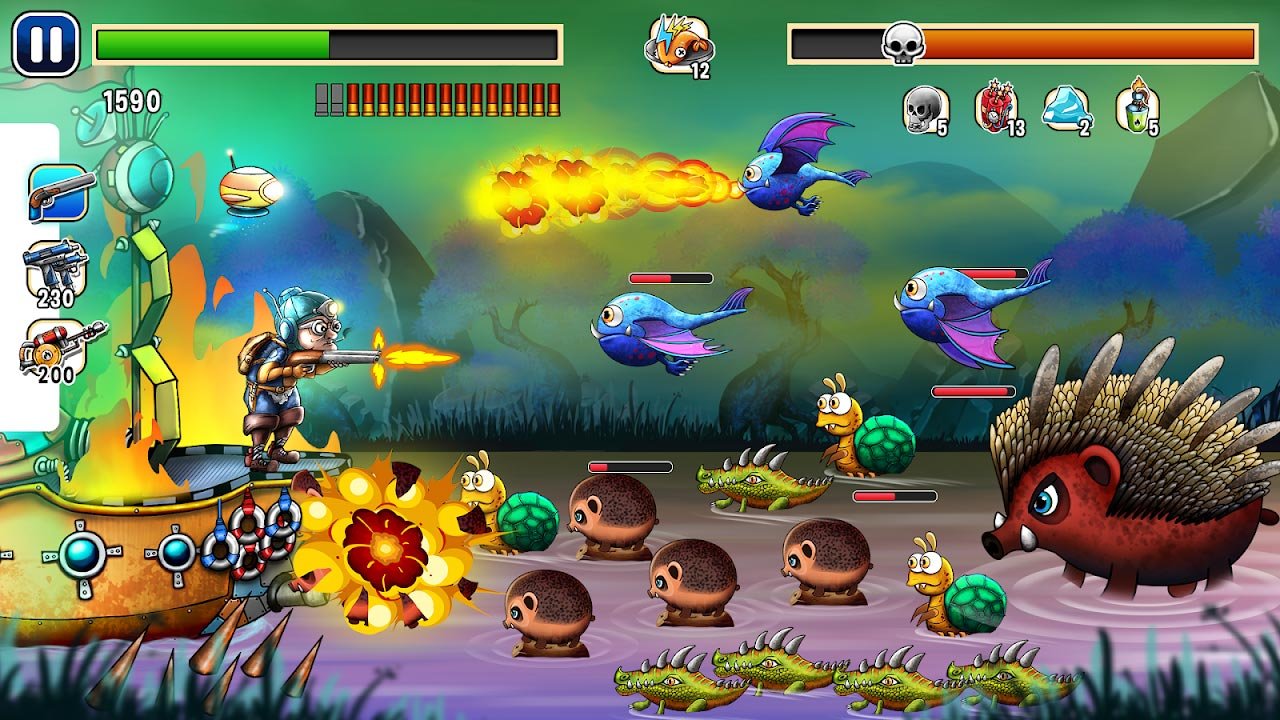Use the red dynamite bundle item
The image size is (1280, 720).
997,107
